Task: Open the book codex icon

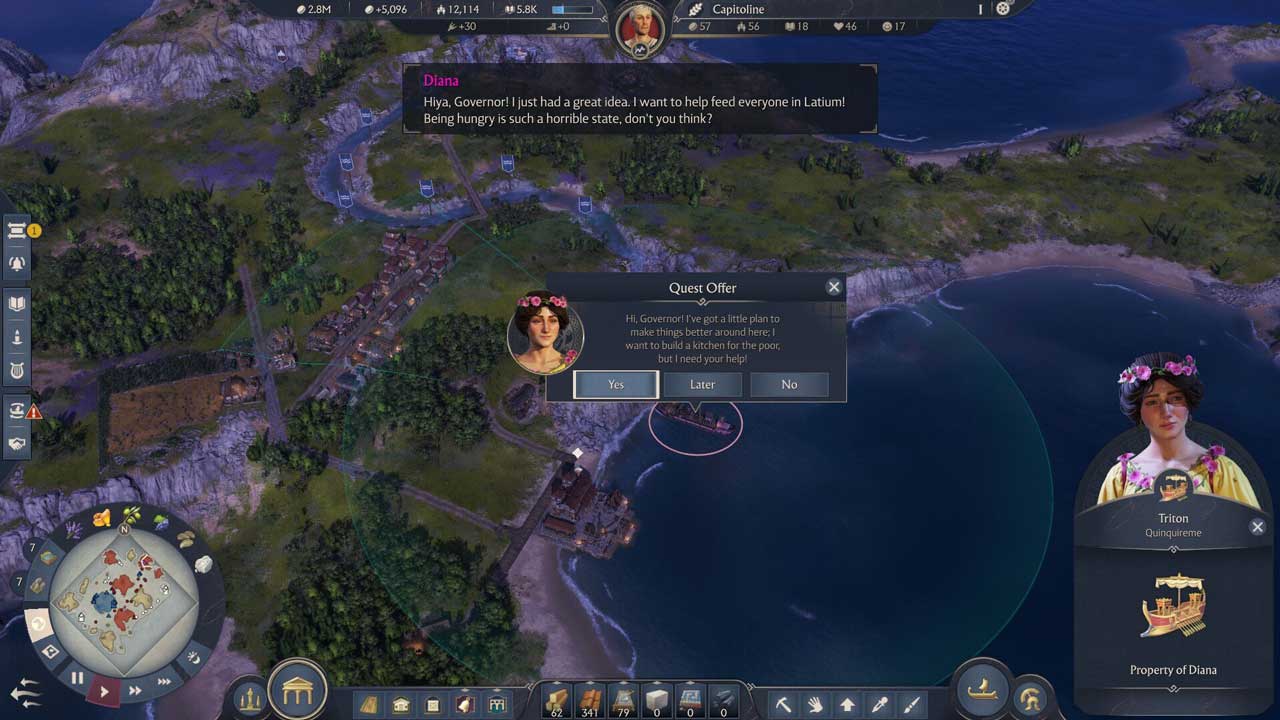Action: click(x=17, y=303)
